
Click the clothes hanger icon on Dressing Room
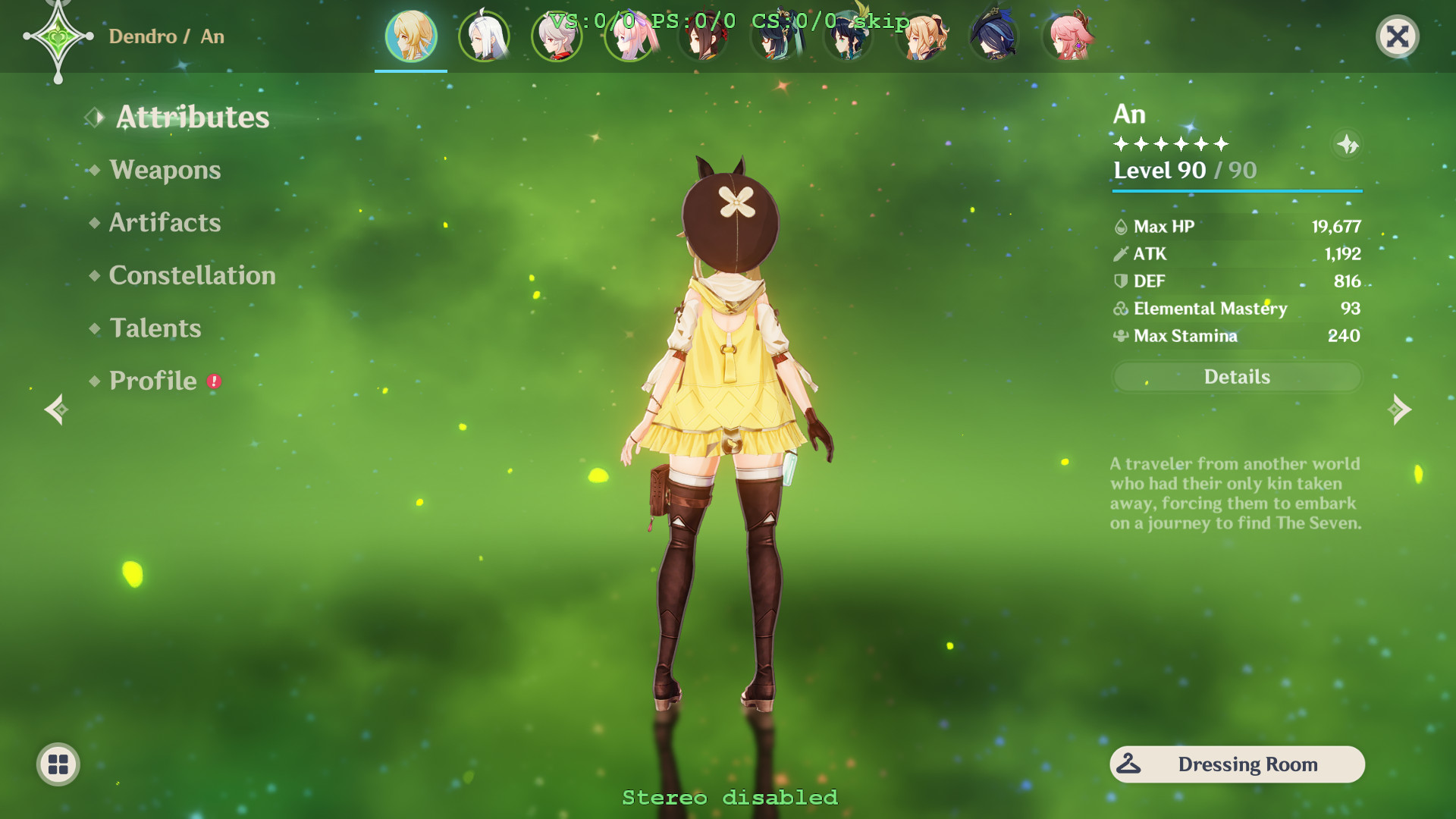click(x=1128, y=764)
